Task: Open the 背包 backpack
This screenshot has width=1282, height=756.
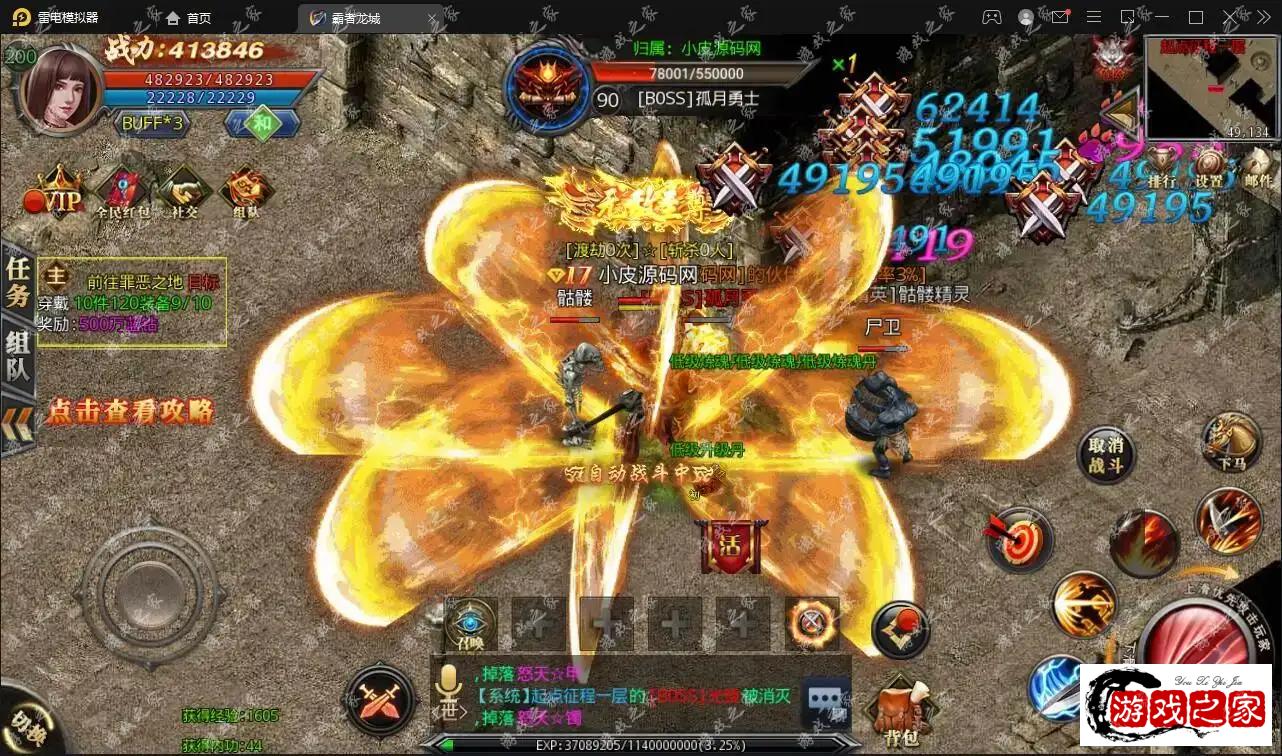Action: [903, 712]
